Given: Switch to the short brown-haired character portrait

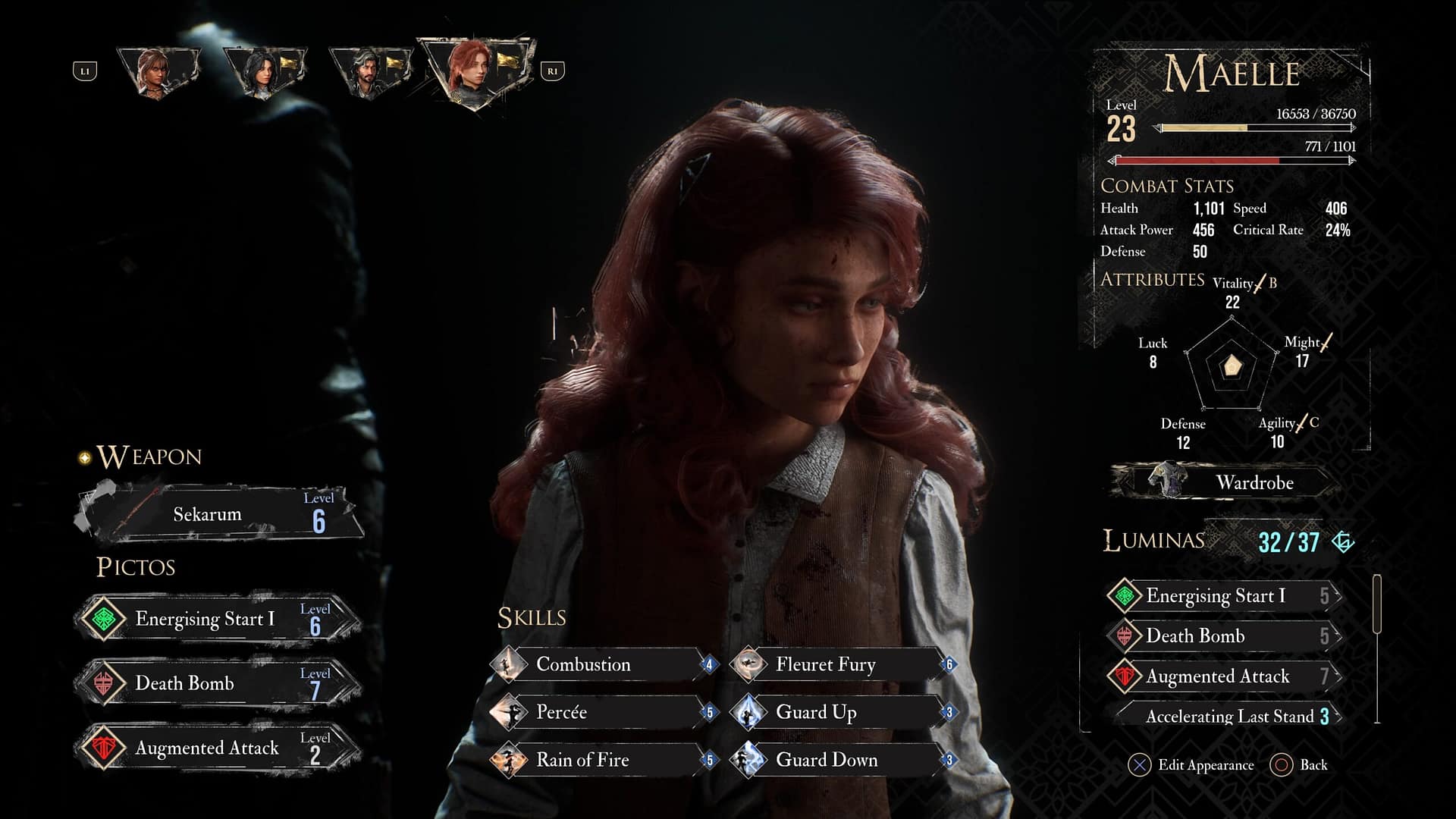Looking at the screenshot, I should pos(157,72).
